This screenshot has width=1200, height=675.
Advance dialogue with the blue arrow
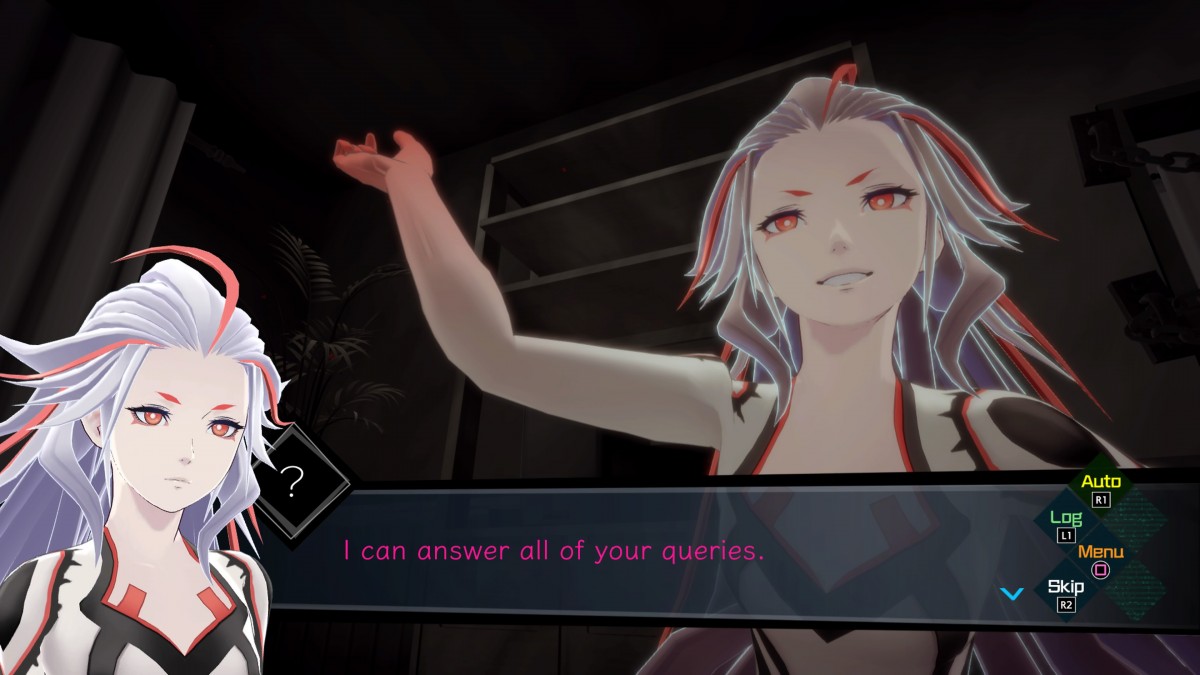pyautogui.click(x=1012, y=593)
